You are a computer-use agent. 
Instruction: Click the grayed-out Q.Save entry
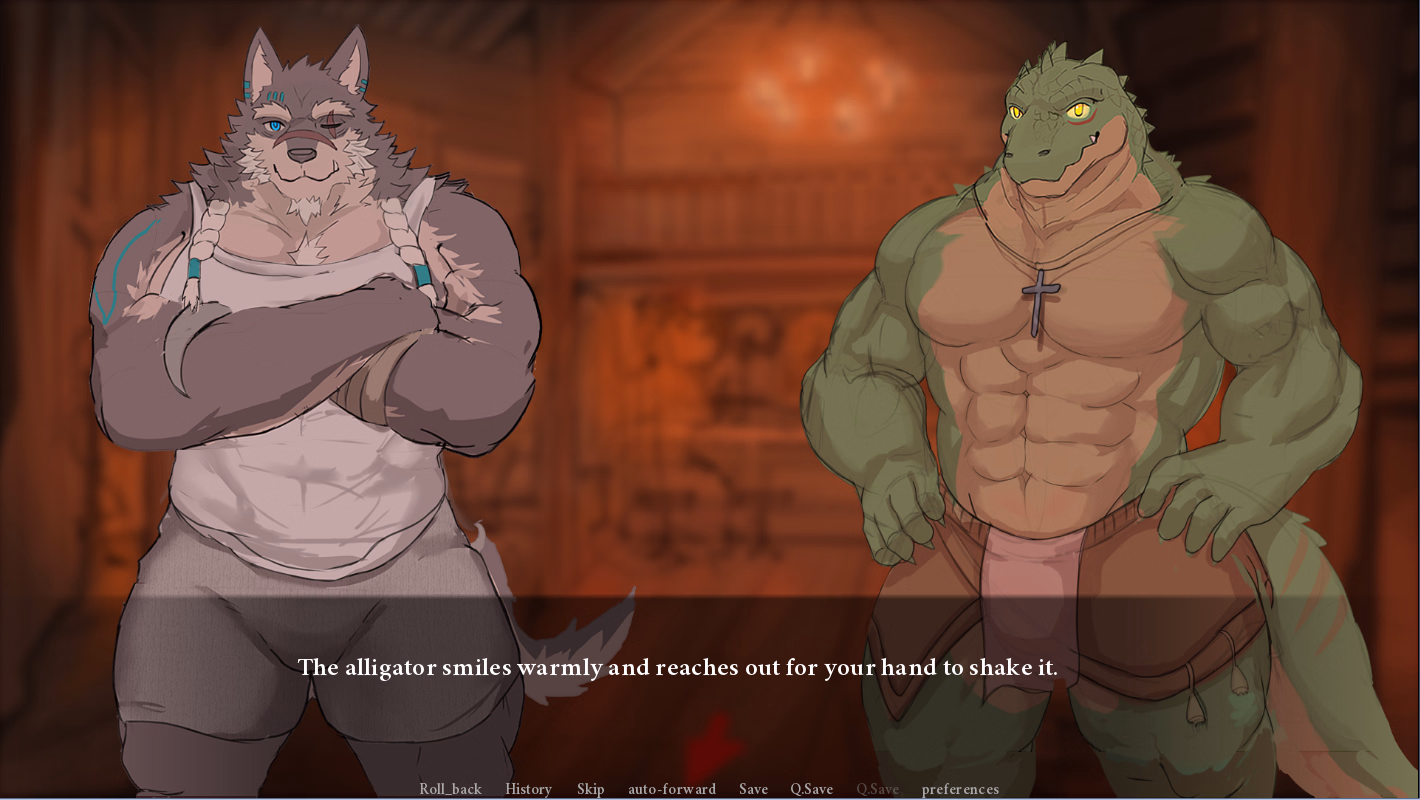pos(879,789)
